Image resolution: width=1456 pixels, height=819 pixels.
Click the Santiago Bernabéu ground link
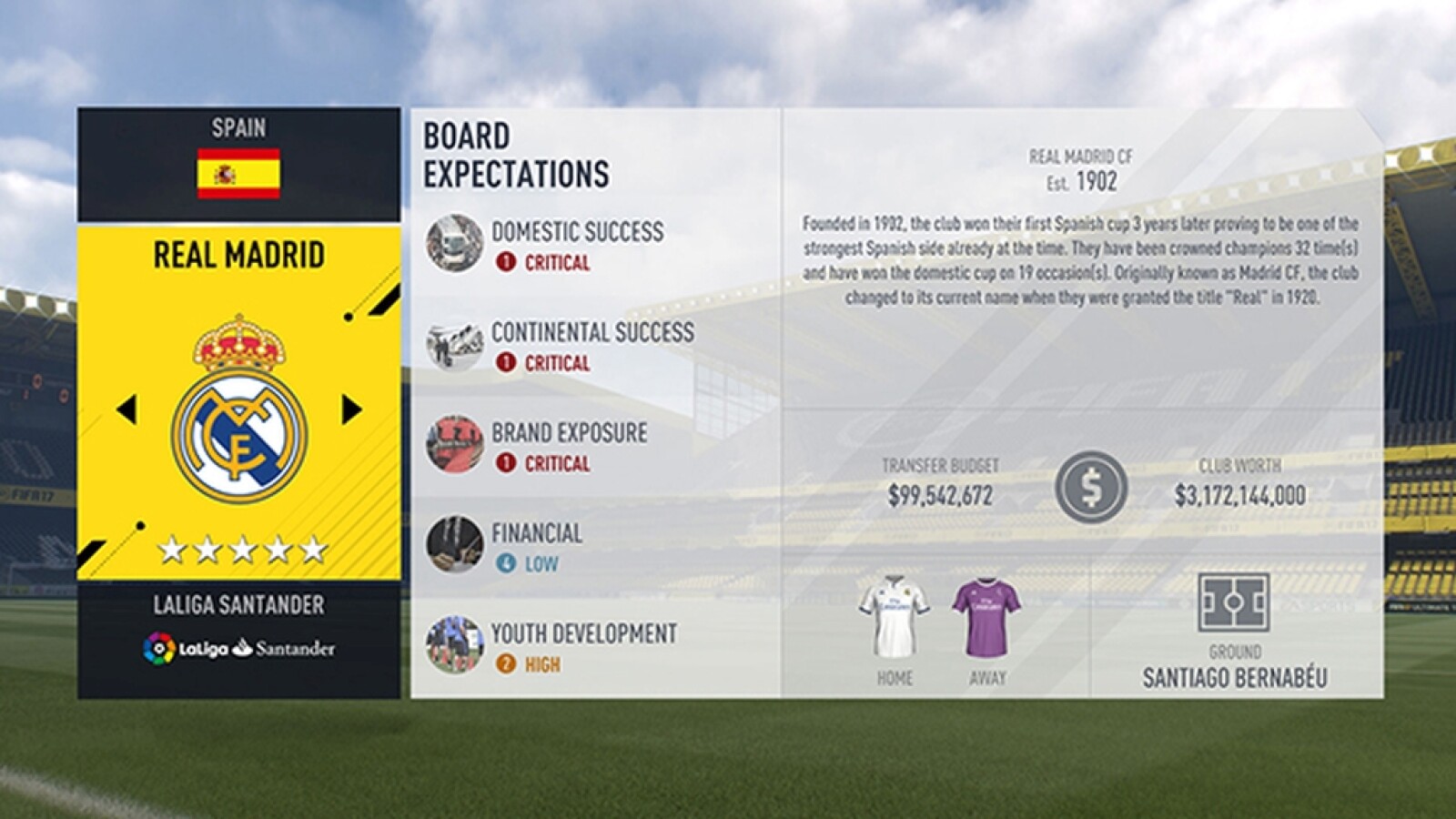[x=1238, y=675]
